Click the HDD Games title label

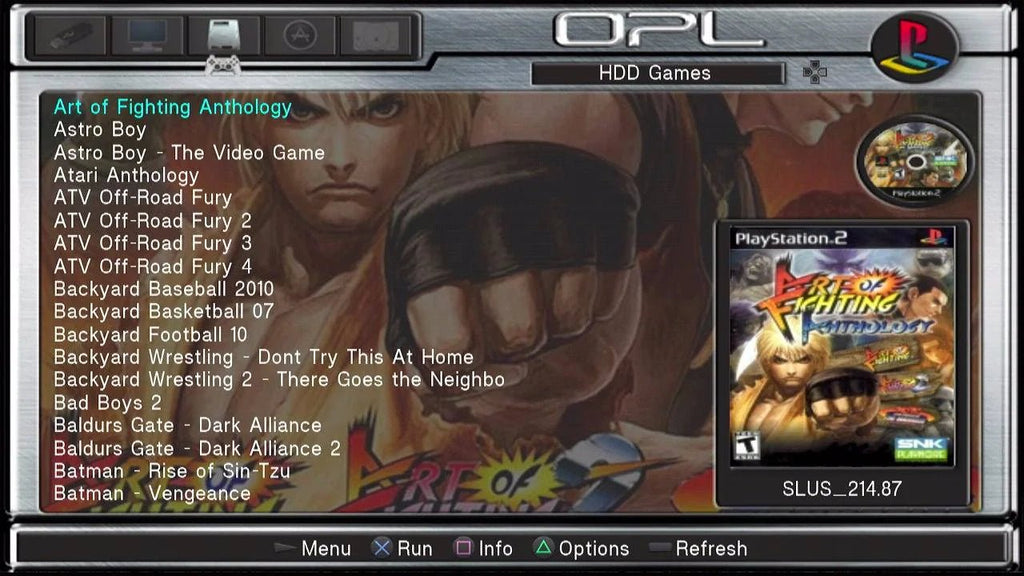pyautogui.click(x=655, y=73)
